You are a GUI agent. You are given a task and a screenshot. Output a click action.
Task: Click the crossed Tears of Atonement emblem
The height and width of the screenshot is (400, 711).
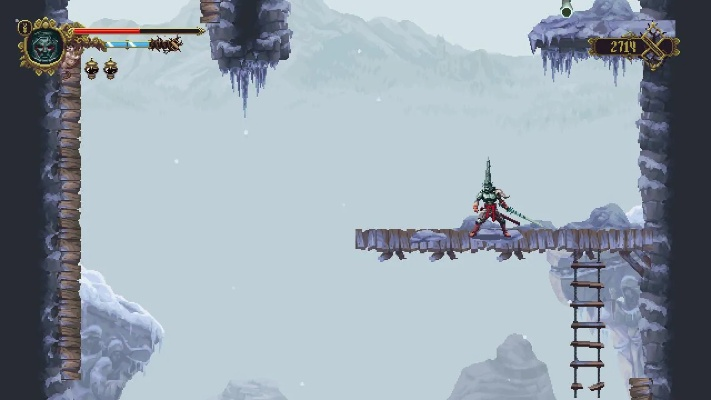click(x=656, y=46)
